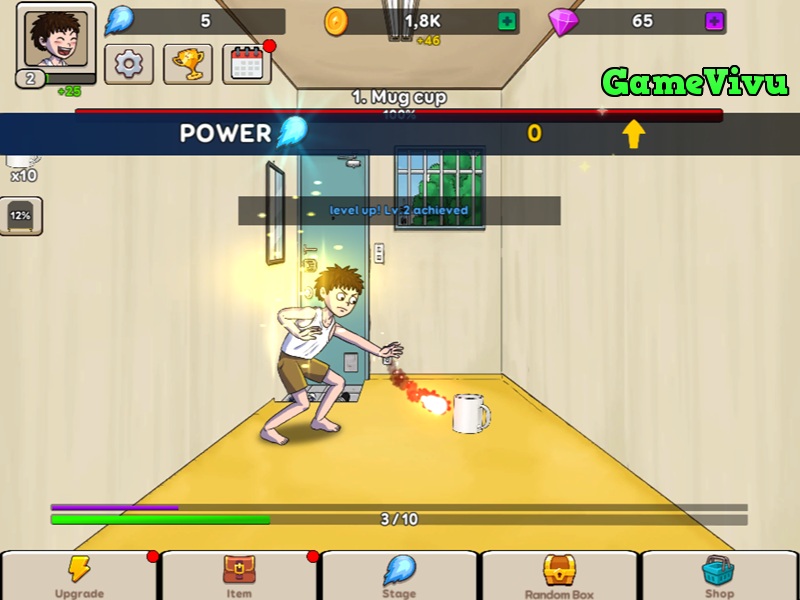The image size is (800, 600).
Task: Switch to the Item tab
Action: pyautogui.click(x=239, y=576)
